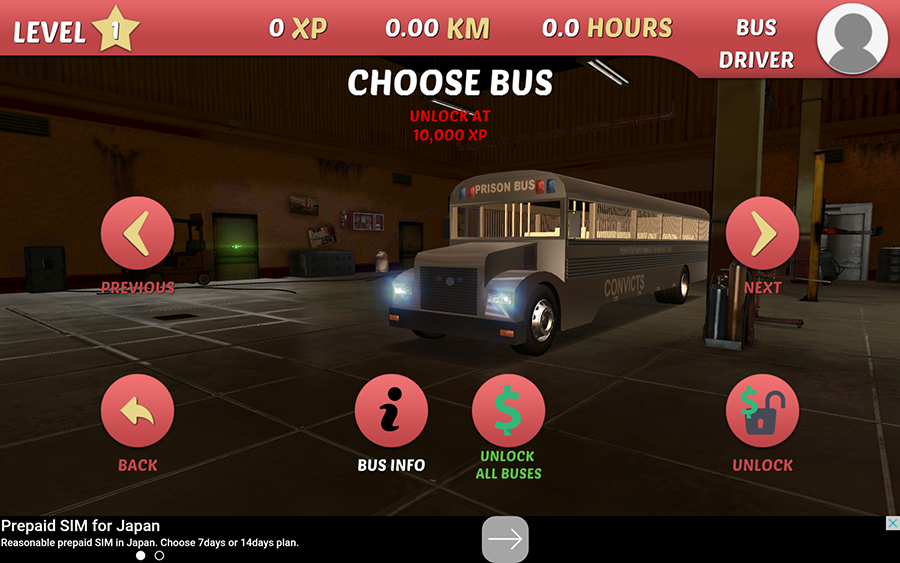Open the Prepaid SIM for Japan ad
The width and height of the screenshot is (900, 563).
pos(150,533)
